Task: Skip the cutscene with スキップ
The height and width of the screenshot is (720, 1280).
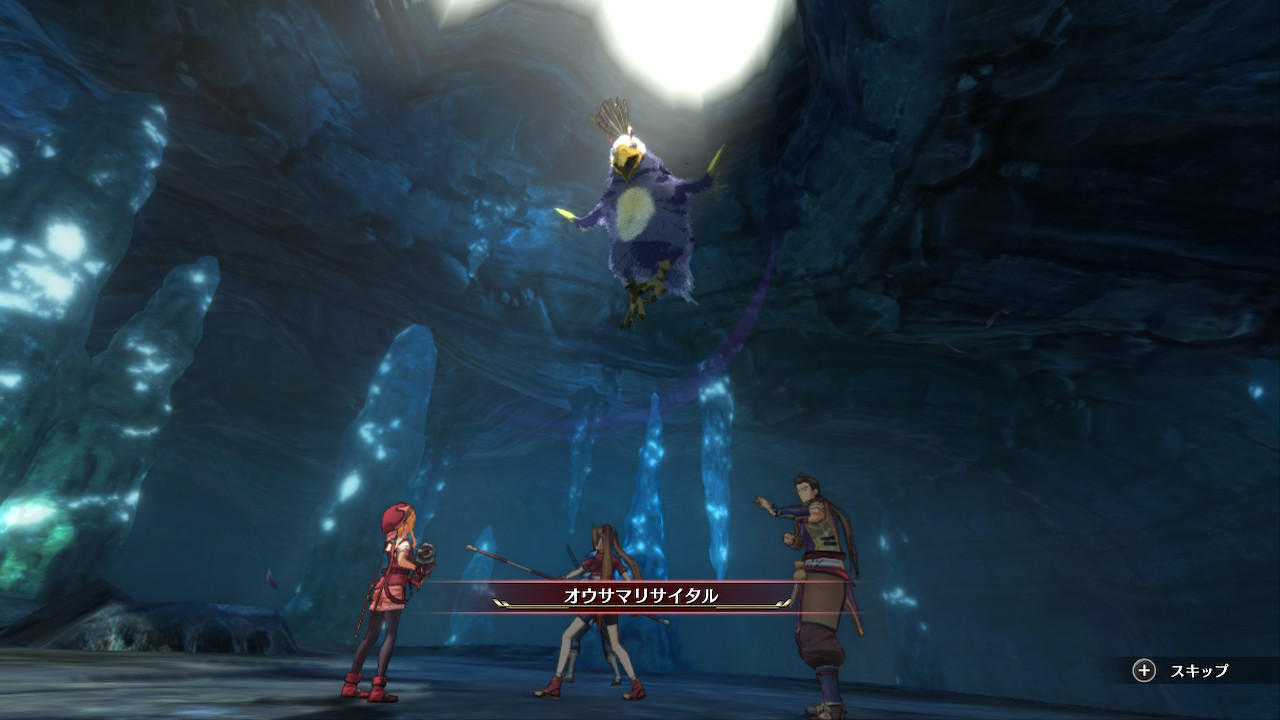Action: [x=1182, y=671]
